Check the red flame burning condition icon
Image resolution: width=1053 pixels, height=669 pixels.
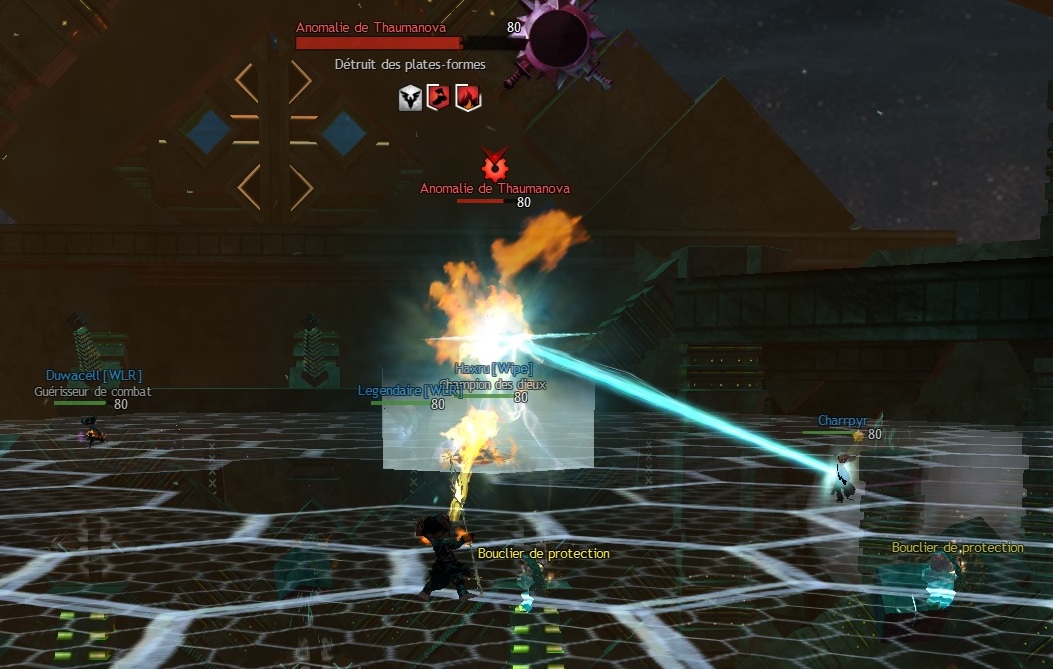tap(466, 97)
